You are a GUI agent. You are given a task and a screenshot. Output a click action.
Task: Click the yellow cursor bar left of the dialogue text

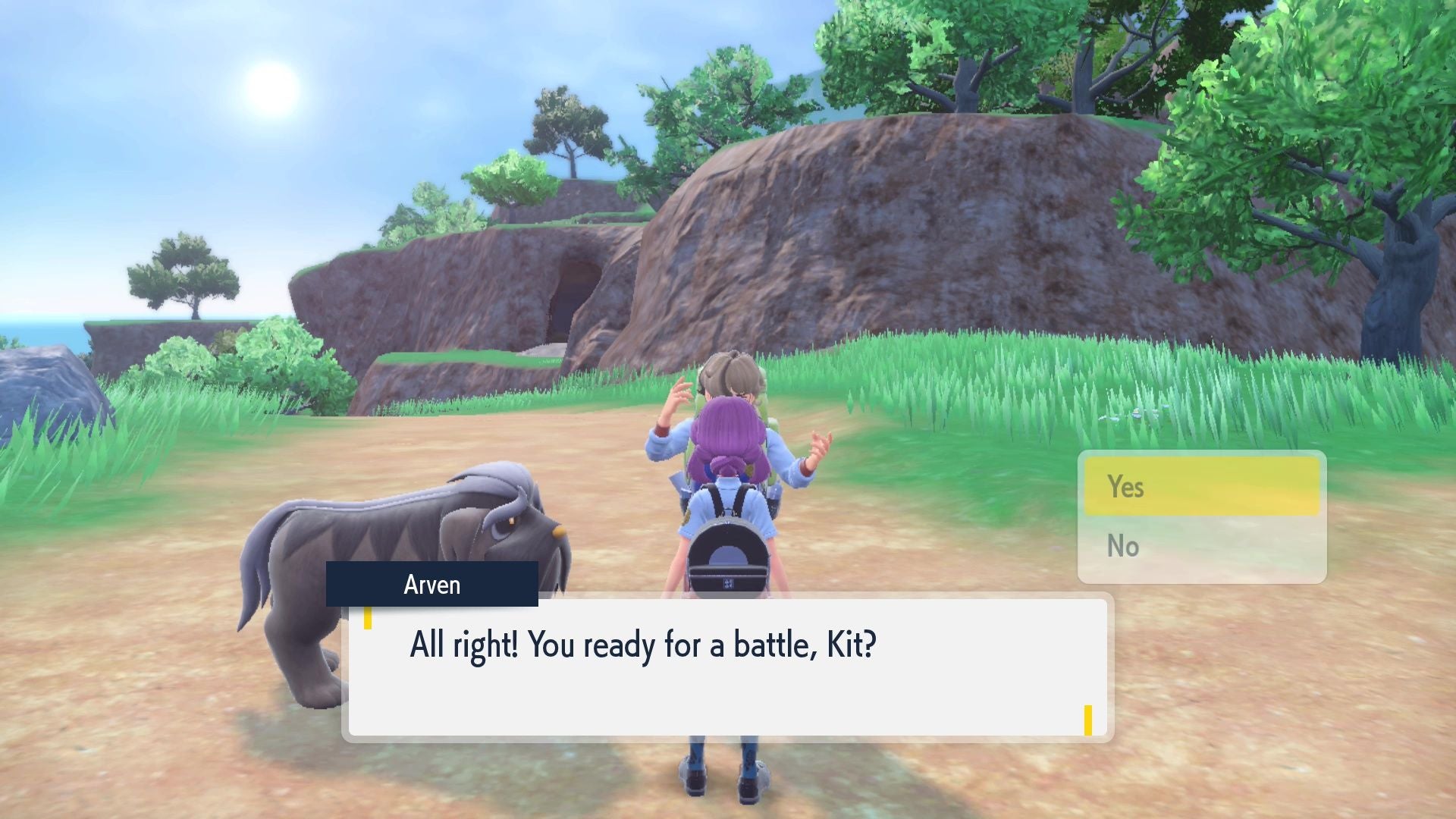point(367,620)
